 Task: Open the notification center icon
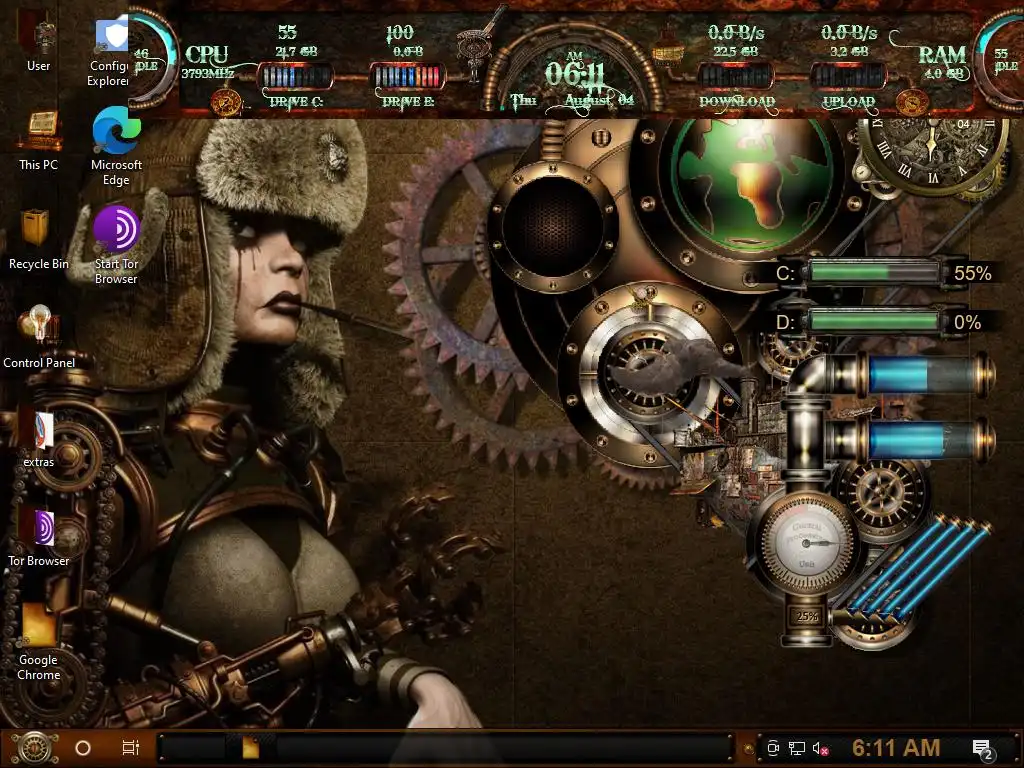click(982, 748)
